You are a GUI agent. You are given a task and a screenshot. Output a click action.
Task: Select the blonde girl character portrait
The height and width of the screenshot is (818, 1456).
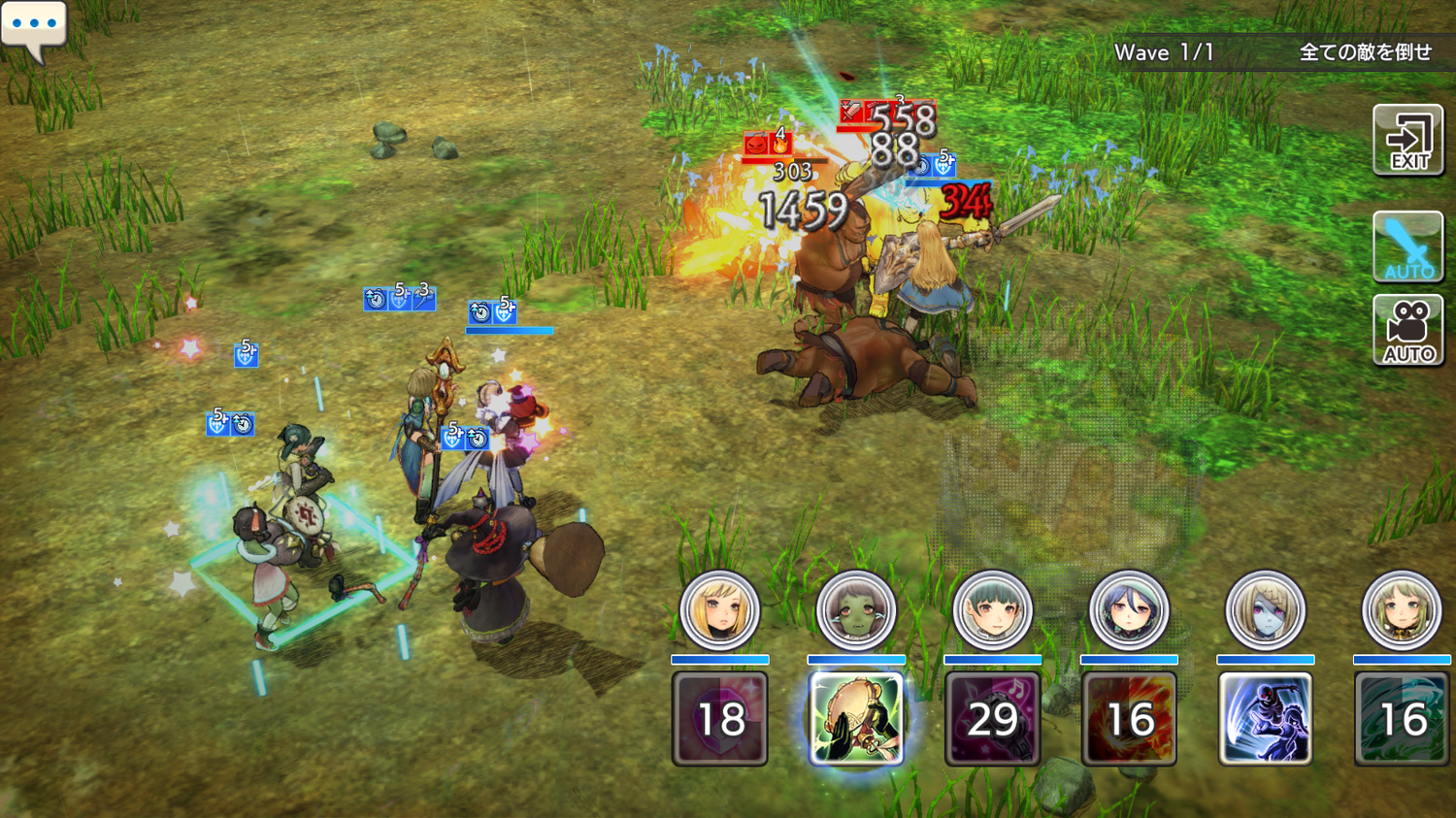pyautogui.click(x=719, y=611)
